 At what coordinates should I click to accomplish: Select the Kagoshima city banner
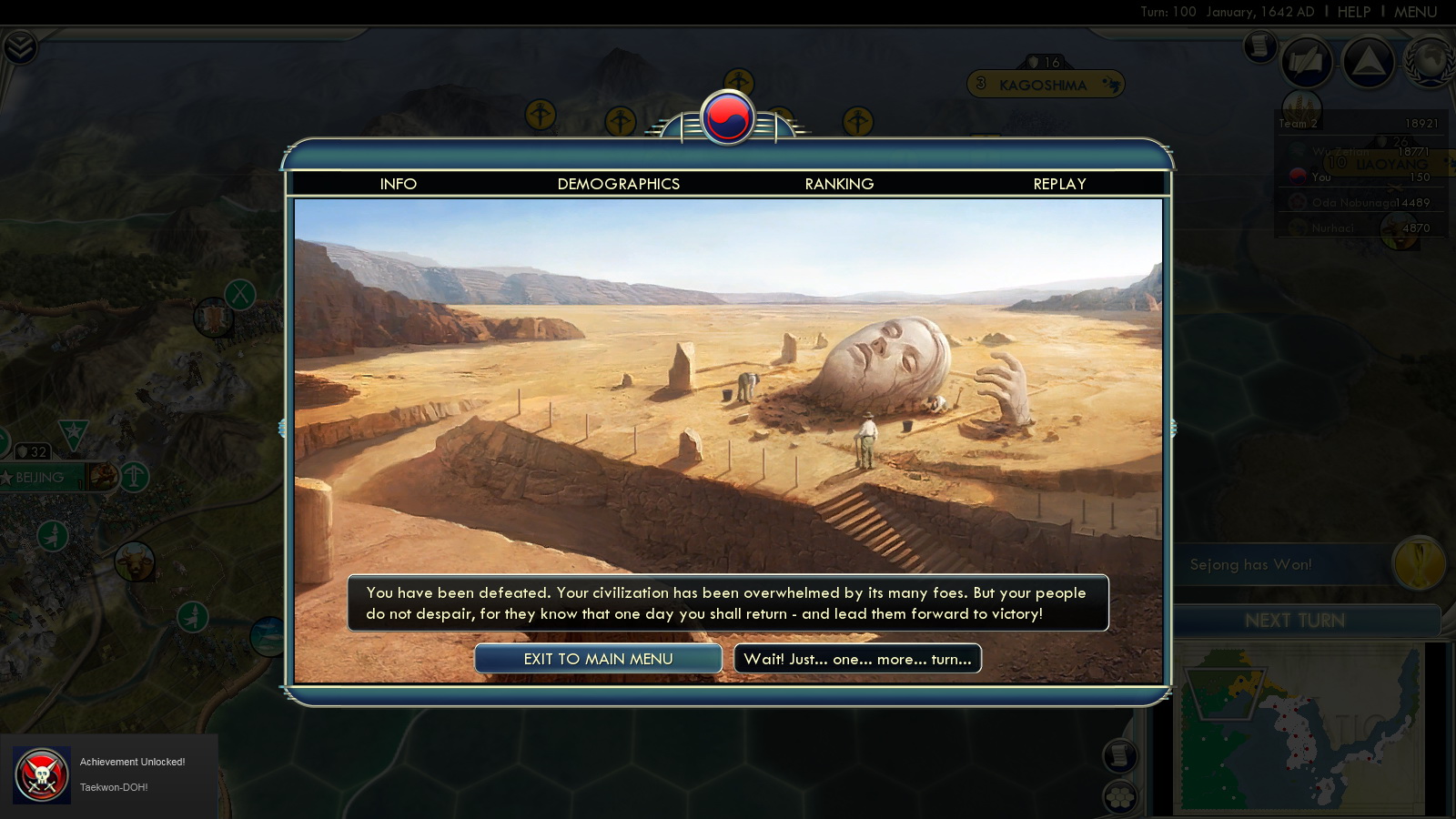(1045, 85)
